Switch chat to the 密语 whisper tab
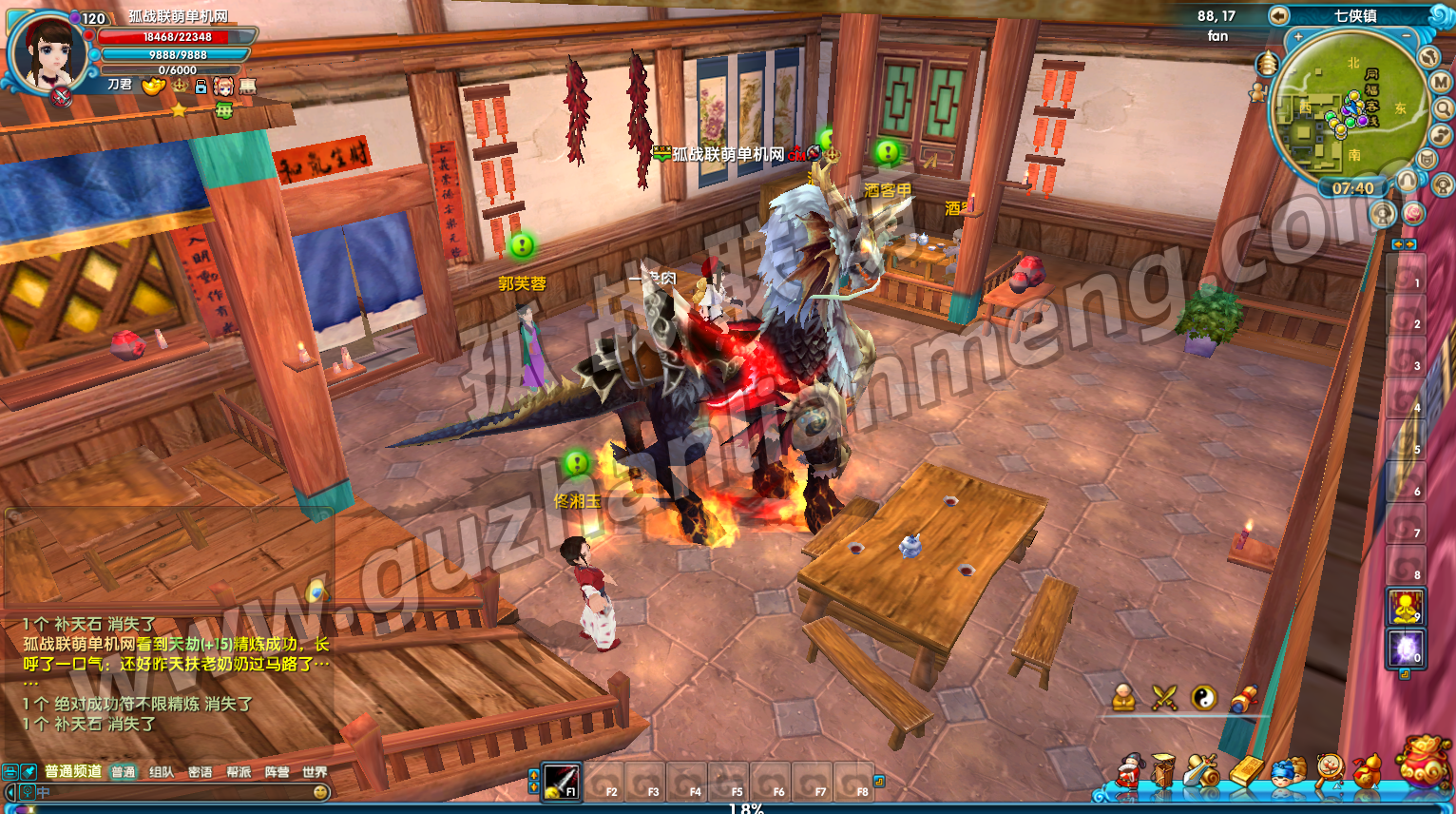This screenshot has width=1456, height=814. tap(200, 772)
